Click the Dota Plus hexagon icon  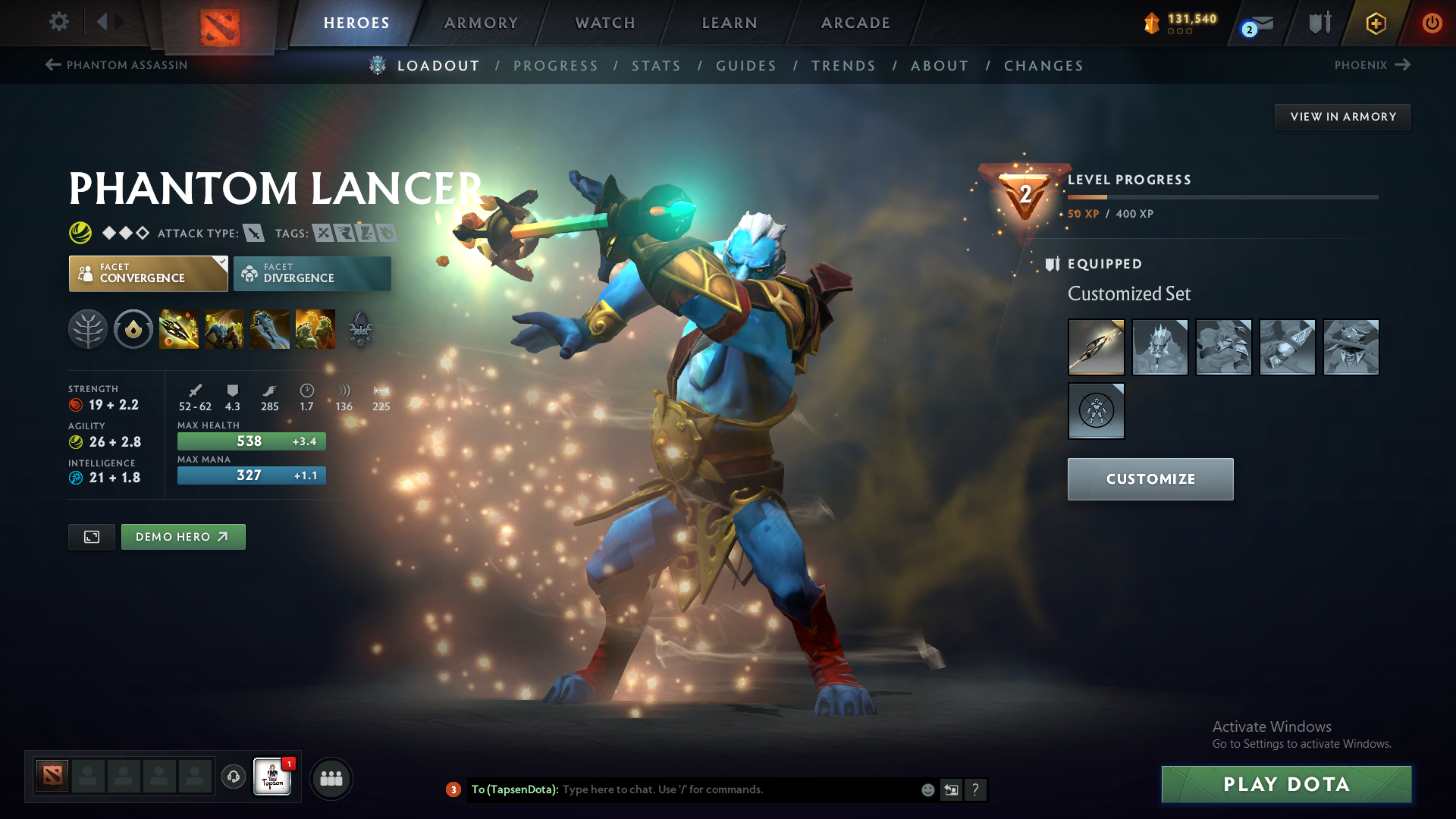1376,23
